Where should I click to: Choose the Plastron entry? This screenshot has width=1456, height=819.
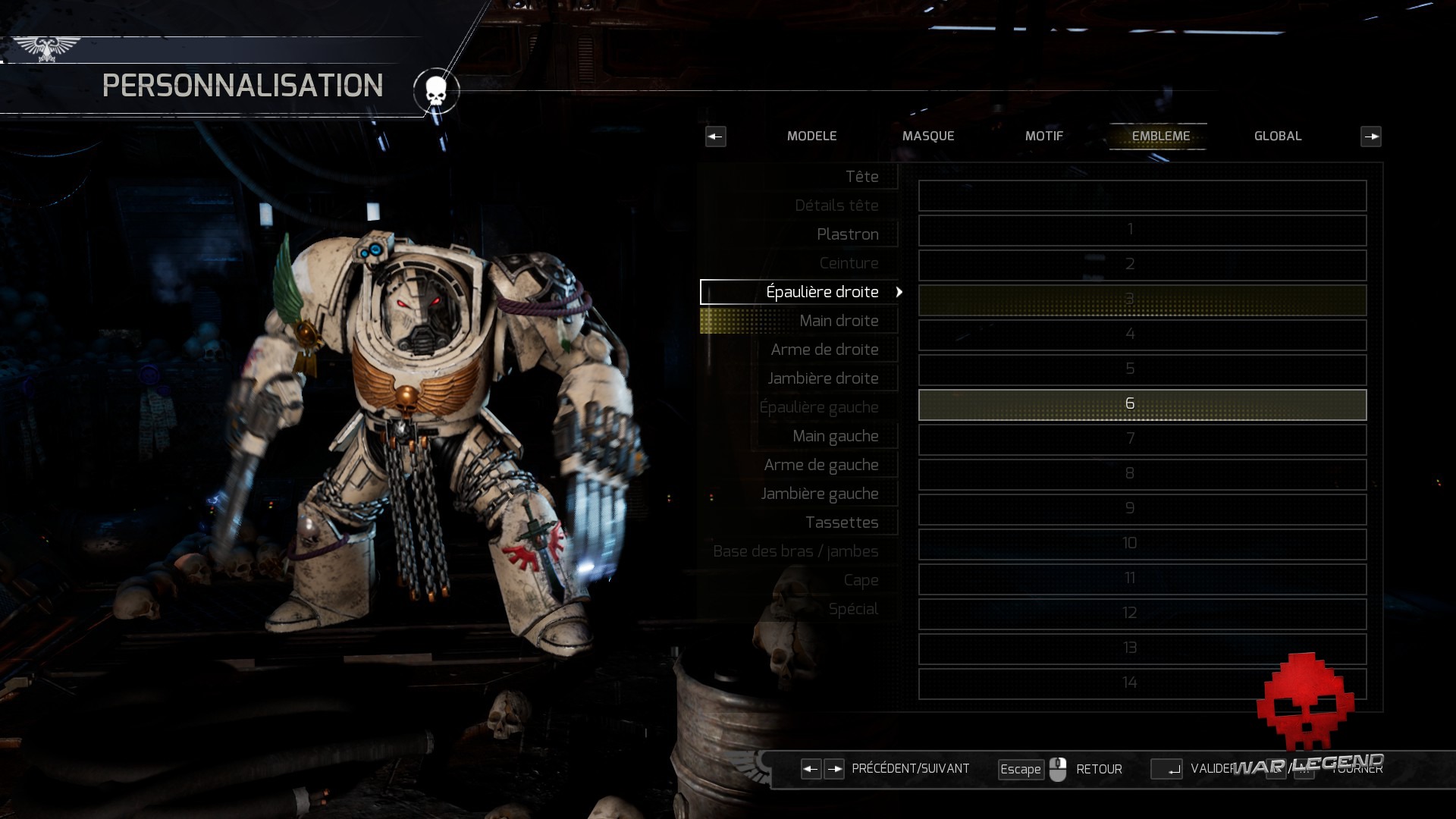point(847,234)
